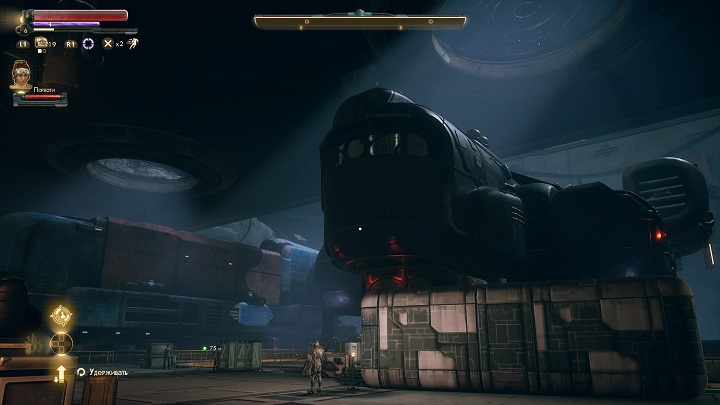This screenshot has height=405, width=720.
Task: Click the running figure sprint icon
Action: 132,44
